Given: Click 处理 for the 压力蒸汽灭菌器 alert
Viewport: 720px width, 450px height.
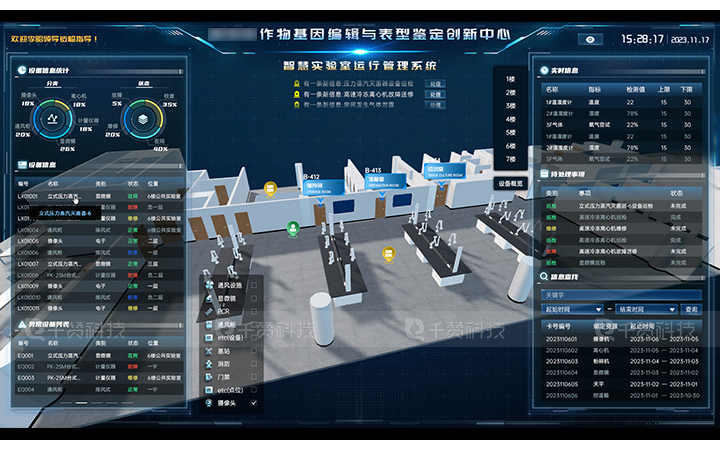Looking at the screenshot, I should click(435, 82).
